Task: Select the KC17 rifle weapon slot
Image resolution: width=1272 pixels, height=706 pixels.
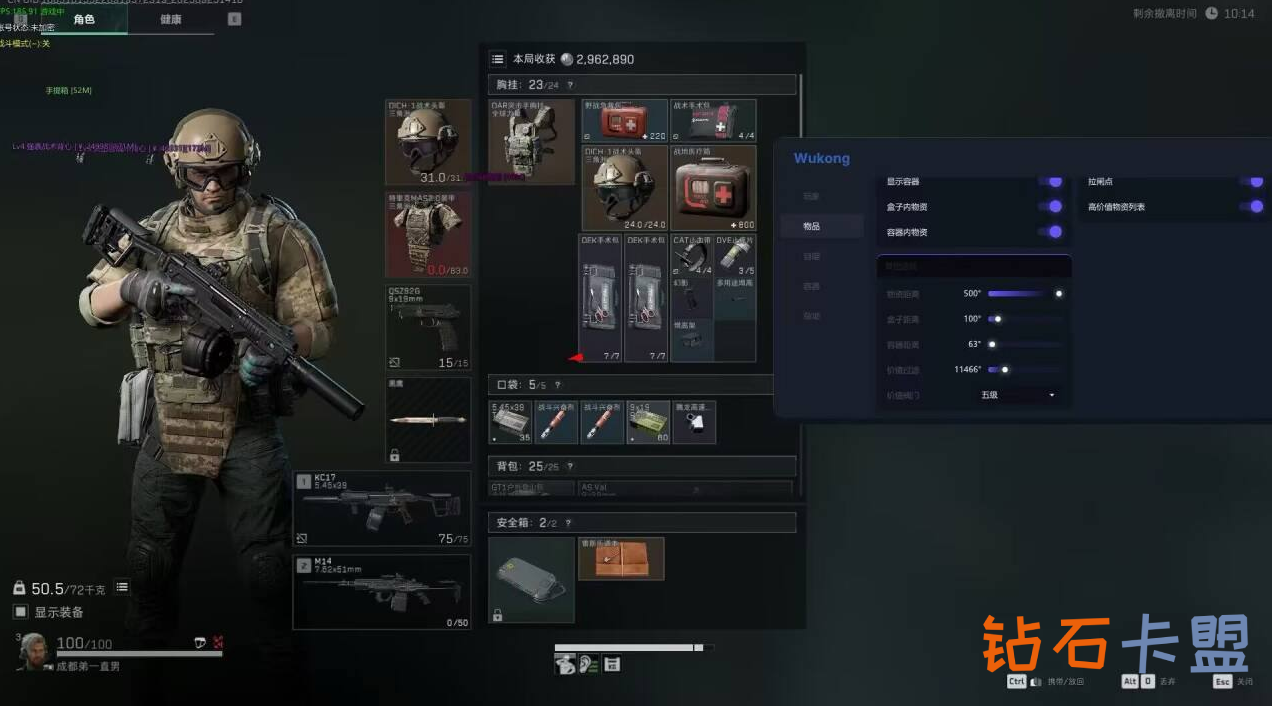Action: tap(382, 509)
